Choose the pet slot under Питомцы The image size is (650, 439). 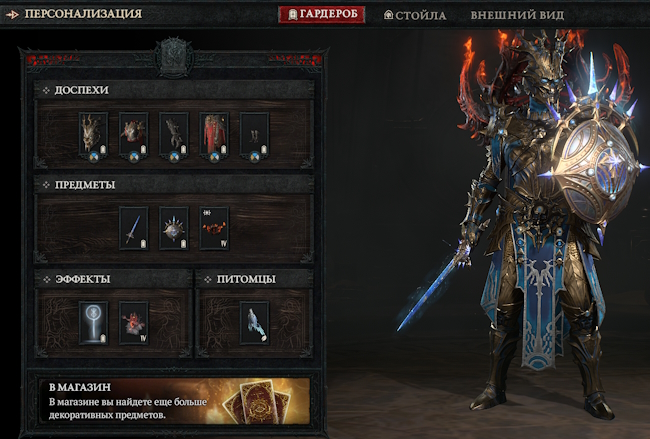(254, 323)
